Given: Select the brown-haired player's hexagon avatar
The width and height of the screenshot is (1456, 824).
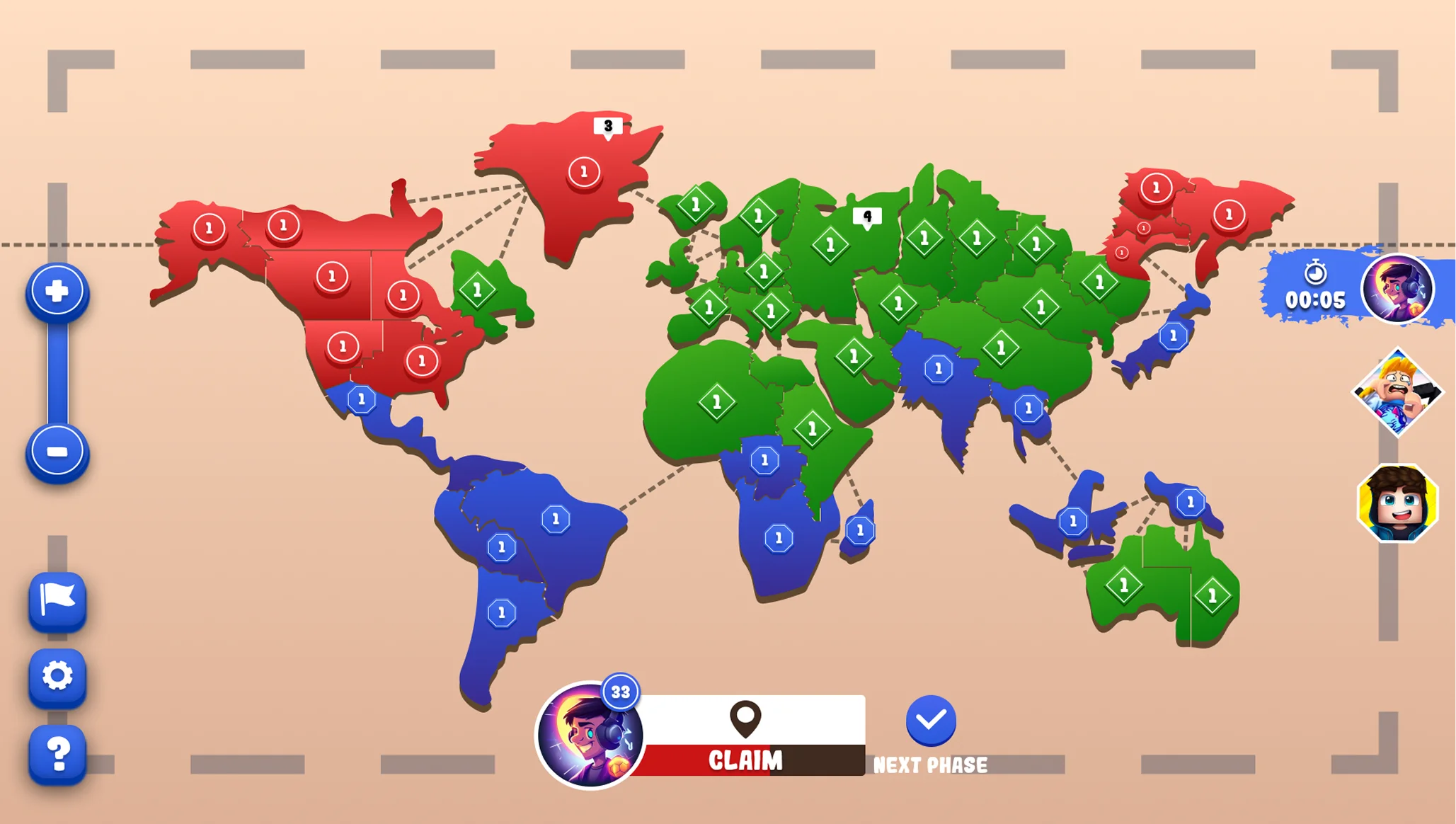Looking at the screenshot, I should 1397,503.
